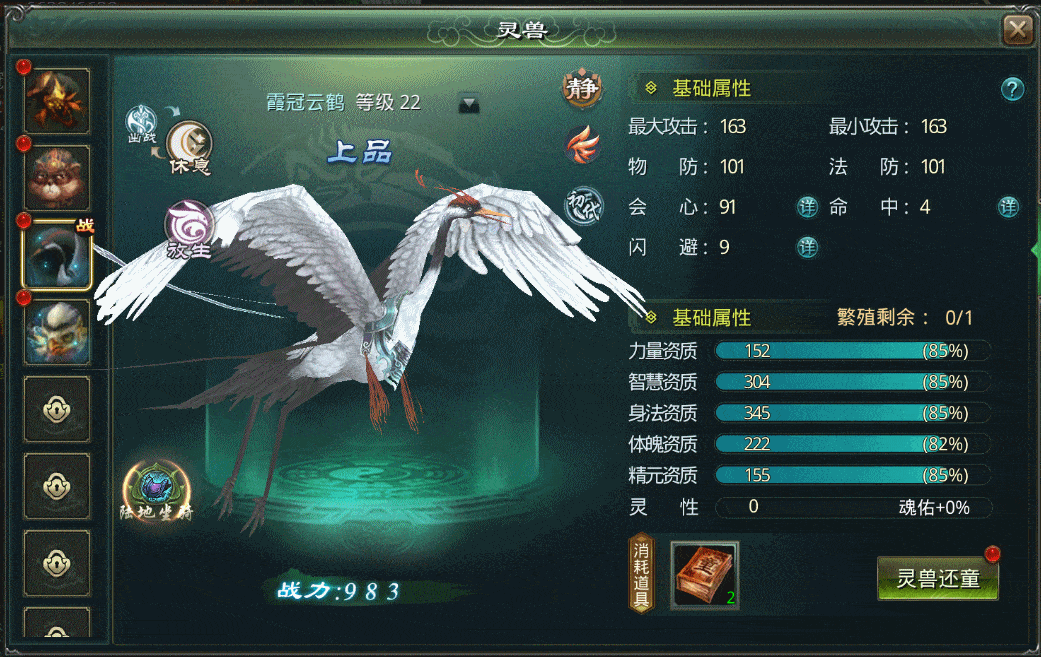Select the crane pet marked 战
The image size is (1041, 657).
(57, 254)
